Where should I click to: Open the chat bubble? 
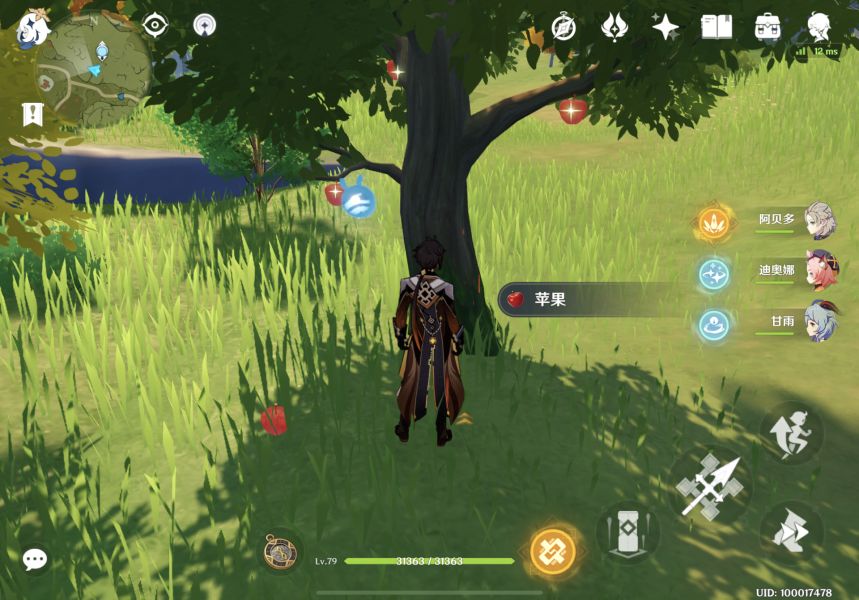pos(35,559)
